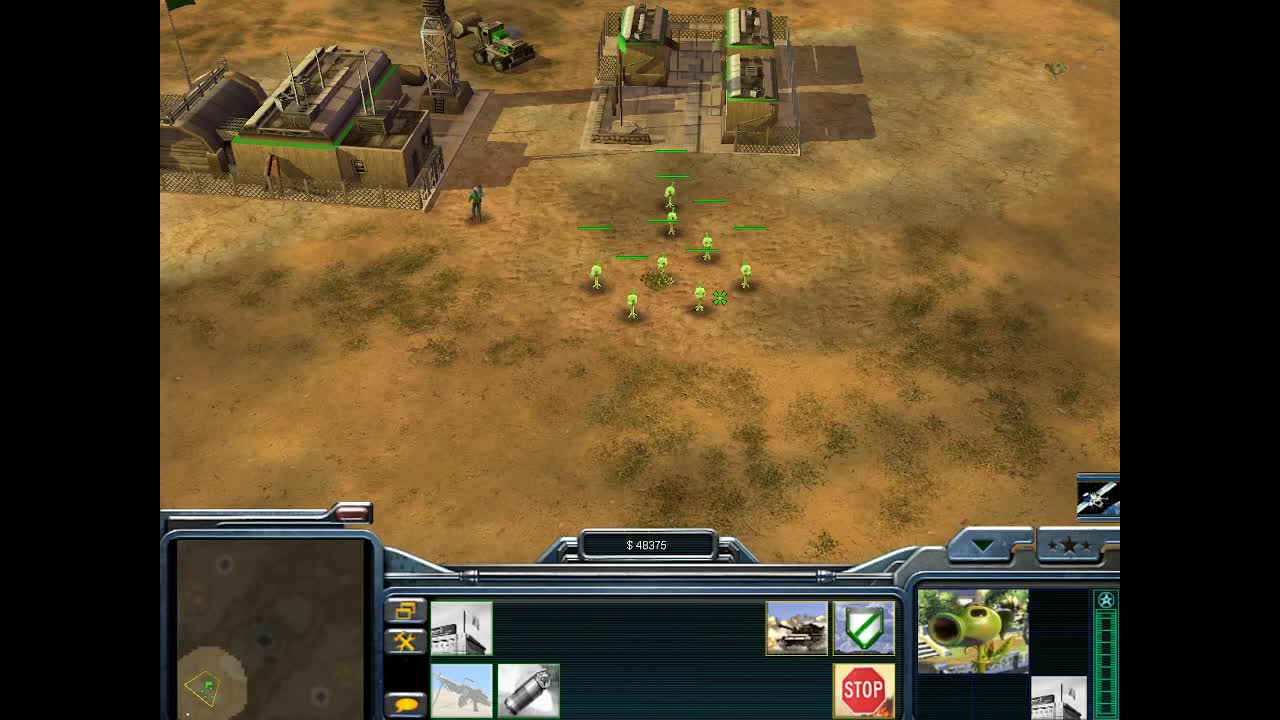Open chat with the speech bubble button

[405, 704]
